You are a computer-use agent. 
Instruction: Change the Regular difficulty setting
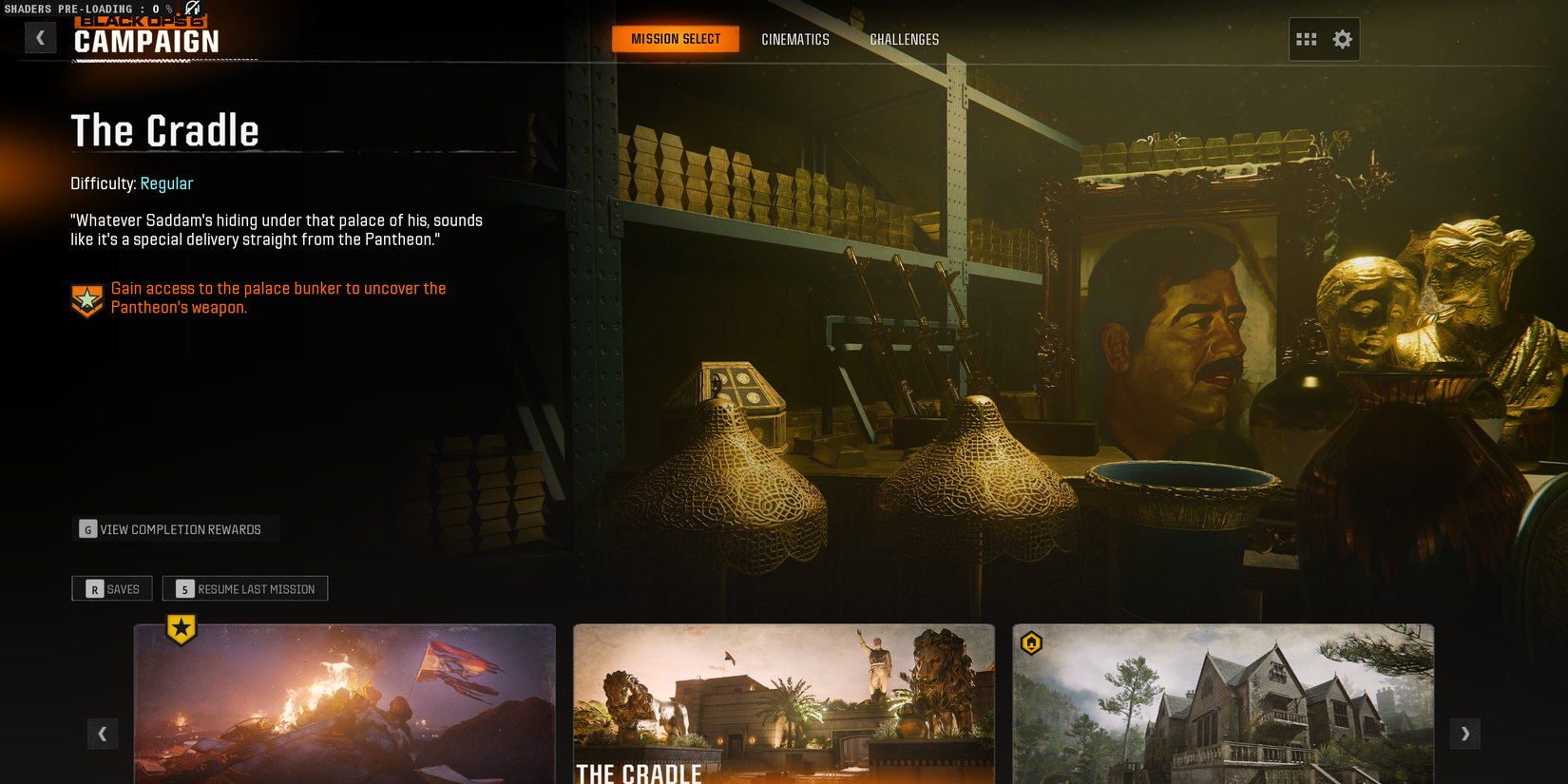pos(166,183)
